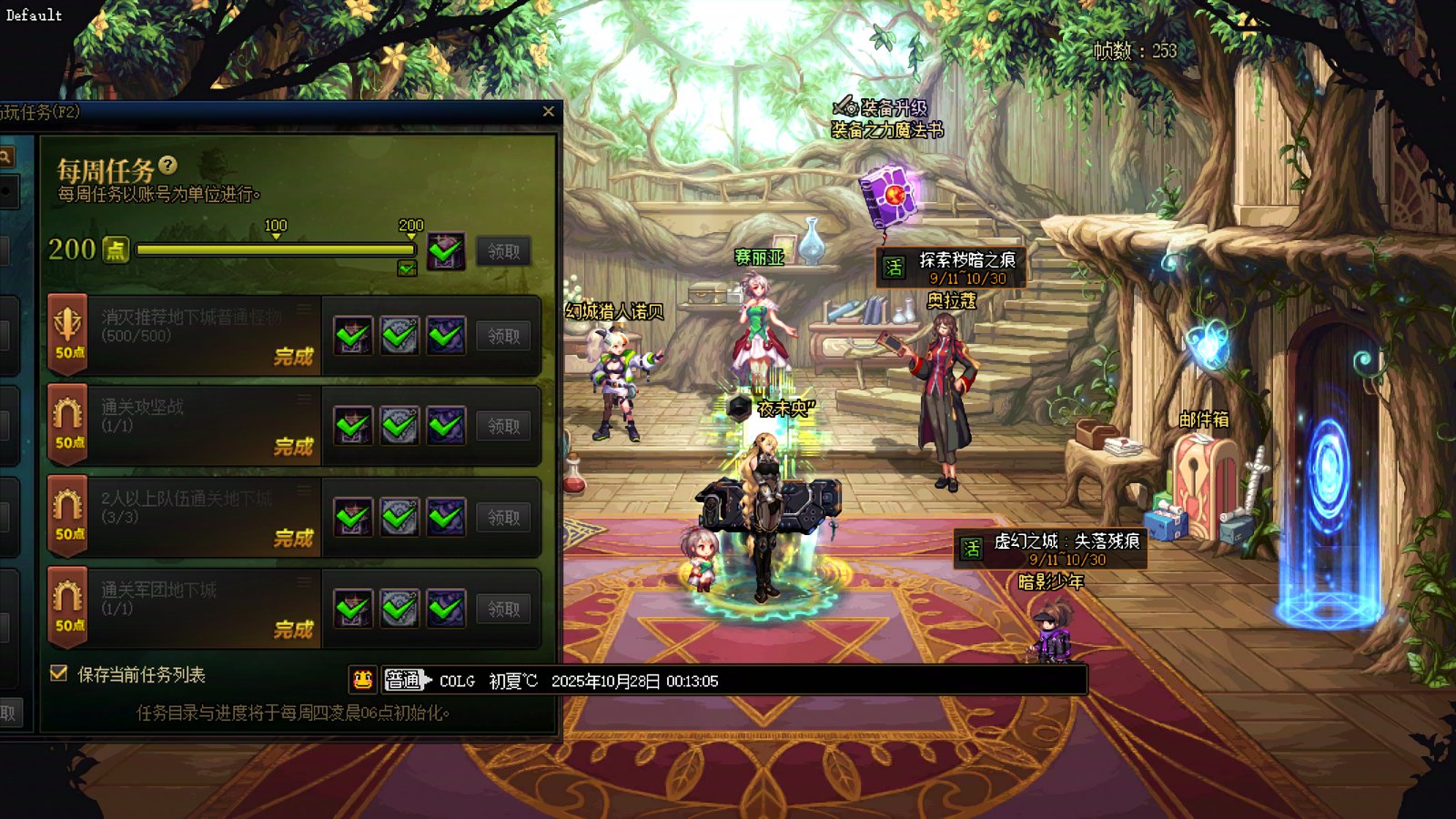Click the 200-point reward chest icon
Screen dimensions: 1456x819
[x=446, y=251]
